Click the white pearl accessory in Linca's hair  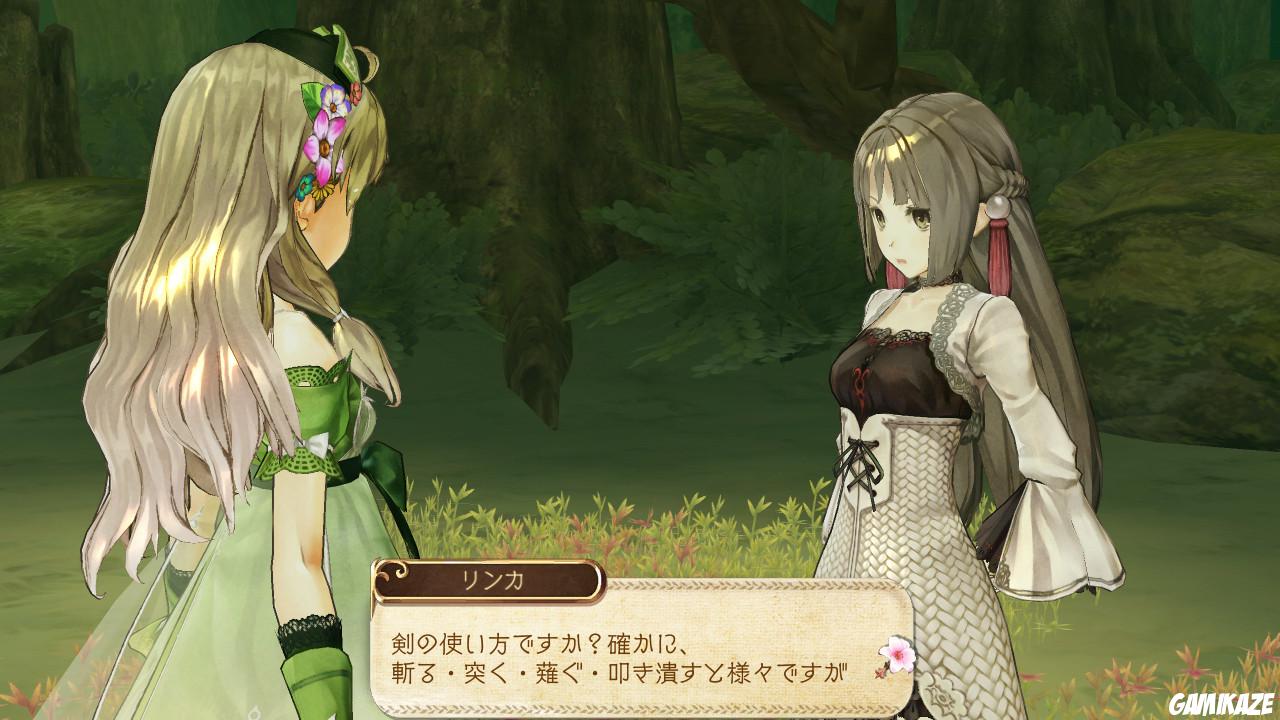pyautogui.click(x=998, y=207)
